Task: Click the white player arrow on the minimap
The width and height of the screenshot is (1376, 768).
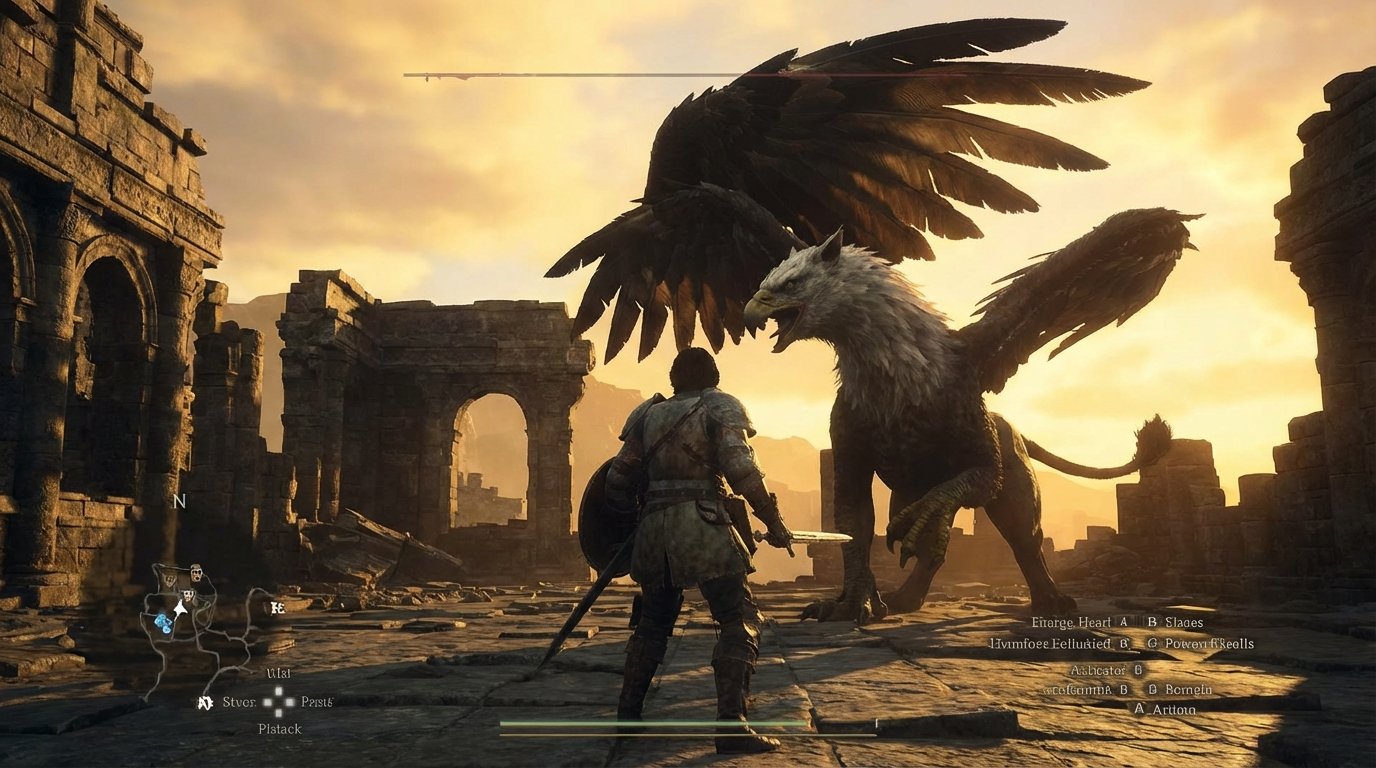Action: click(180, 609)
